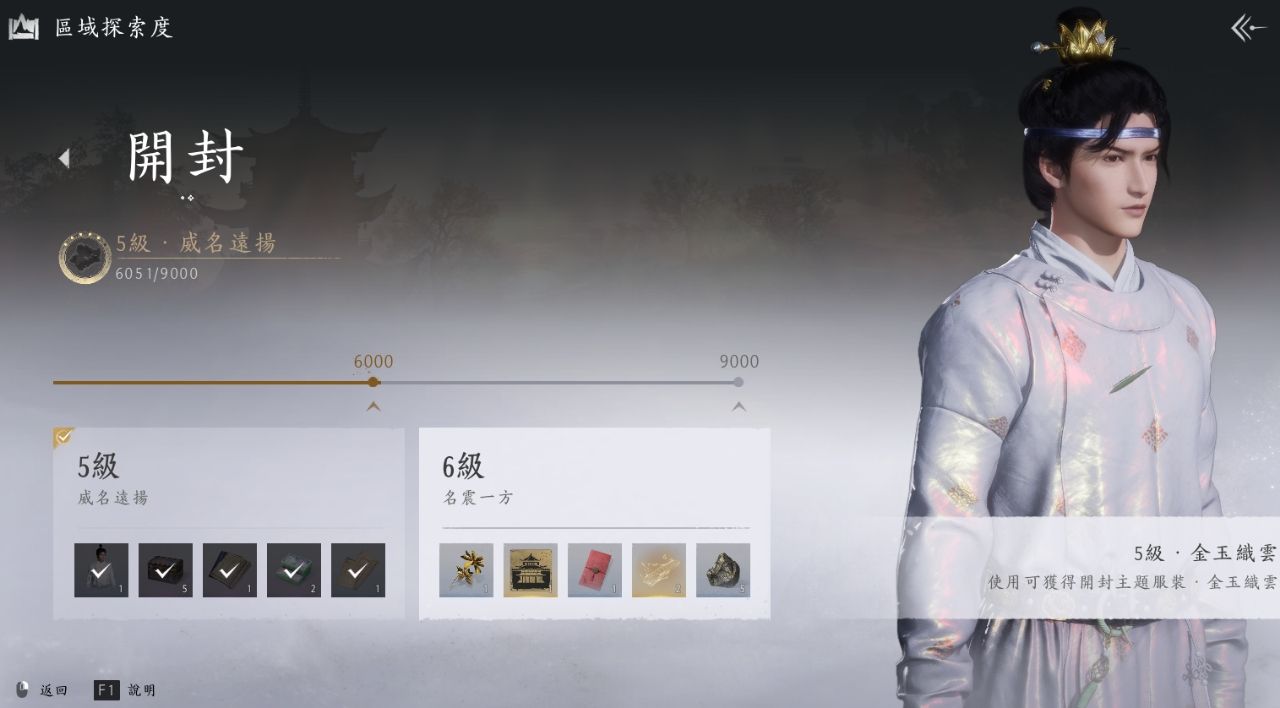Screen dimensions: 1280x708
Task: Select the red envelope reward
Action: point(594,570)
